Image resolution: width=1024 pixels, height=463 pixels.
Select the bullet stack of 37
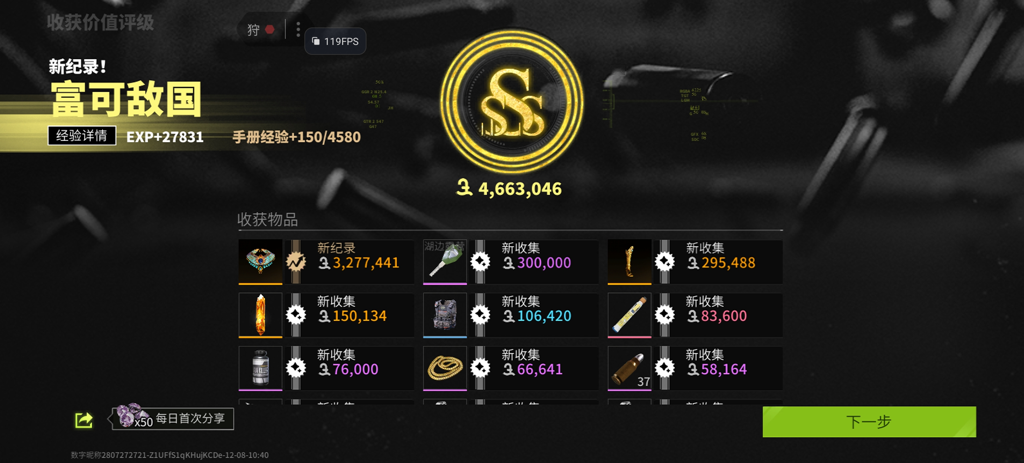(629, 368)
